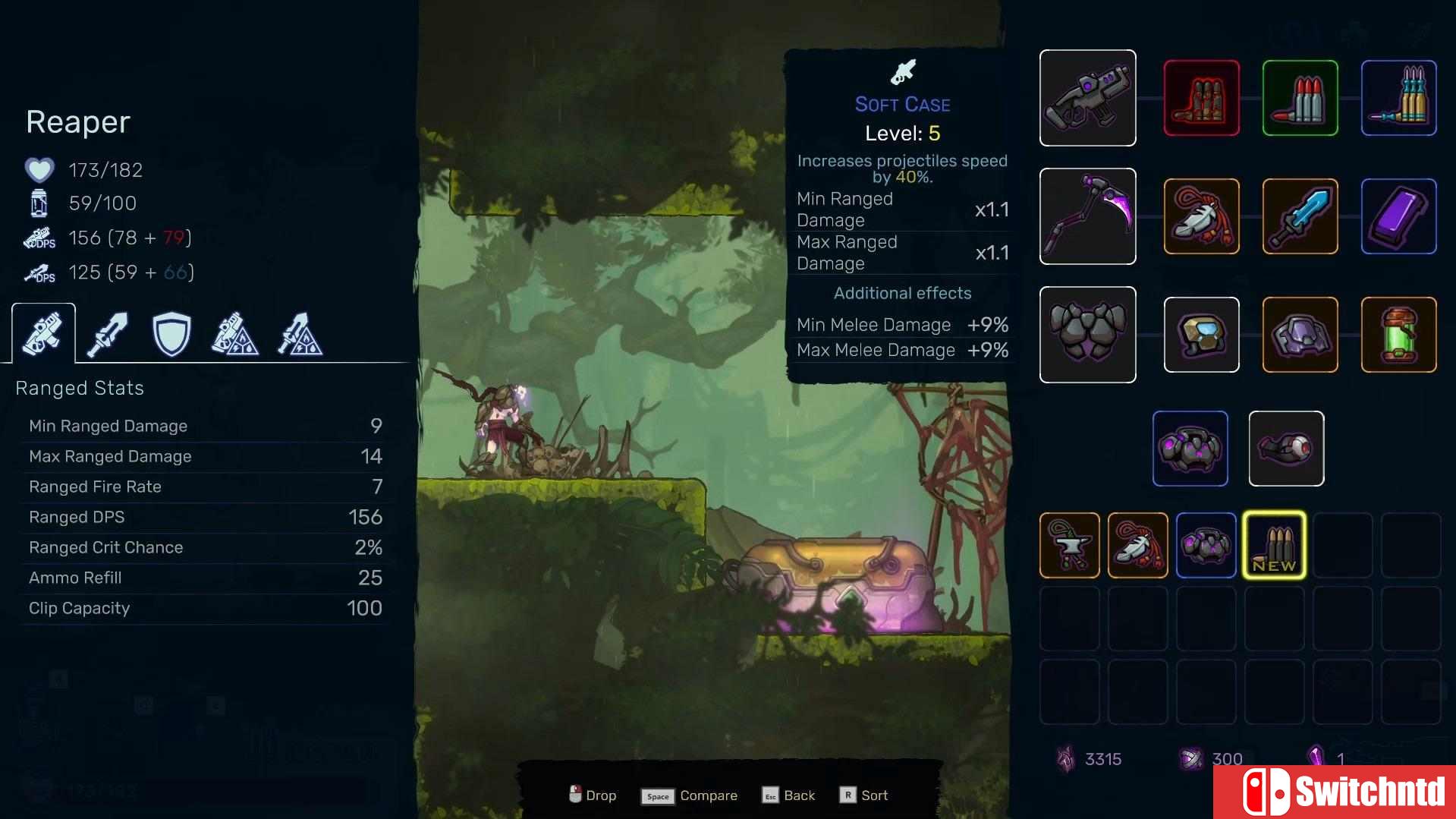Drop the selected Soft Case item
Screen dimensions: 1456x819
tap(592, 795)
